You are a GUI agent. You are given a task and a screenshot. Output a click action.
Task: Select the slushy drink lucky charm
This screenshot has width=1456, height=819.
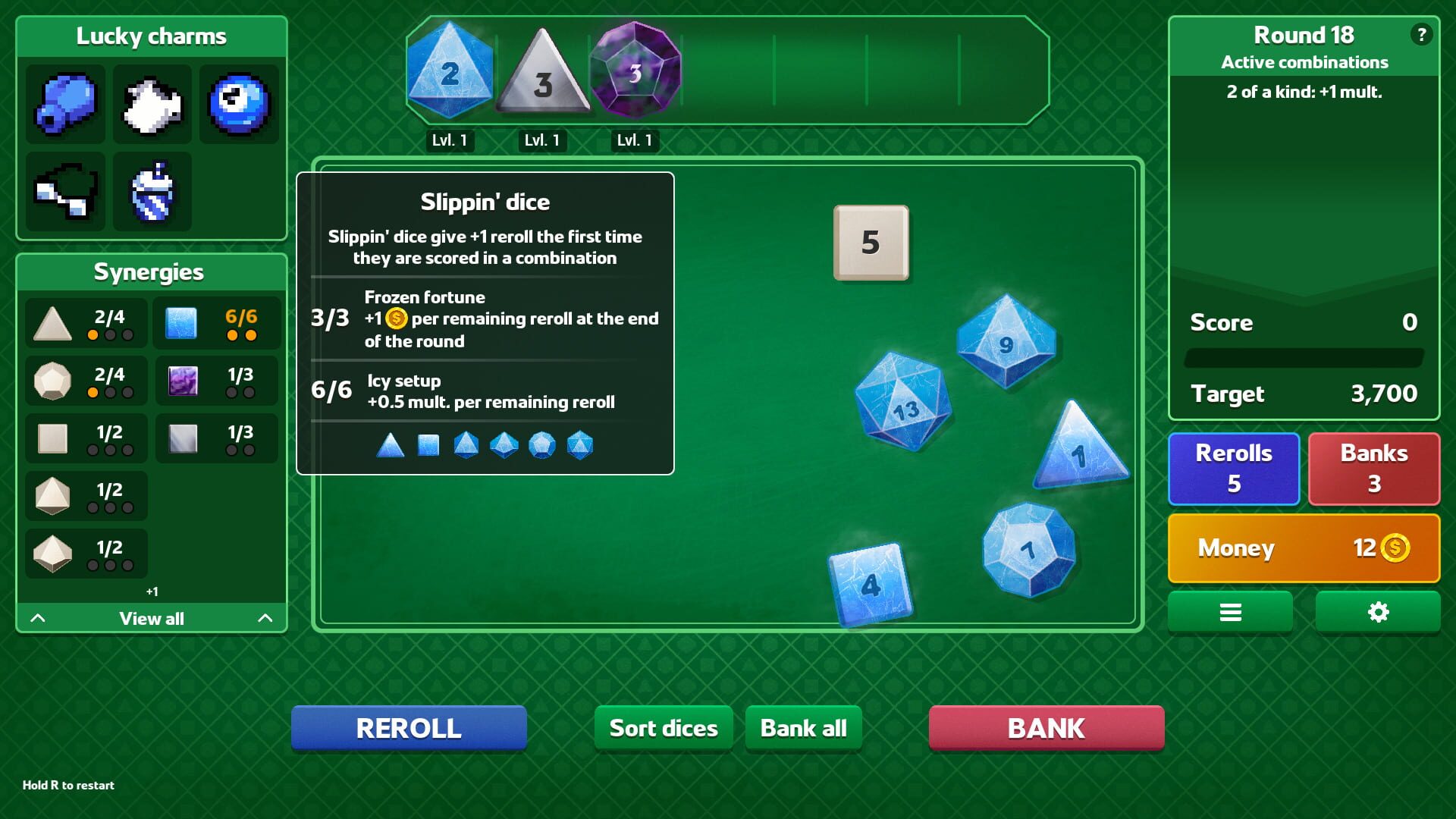(x=152, y=191)
